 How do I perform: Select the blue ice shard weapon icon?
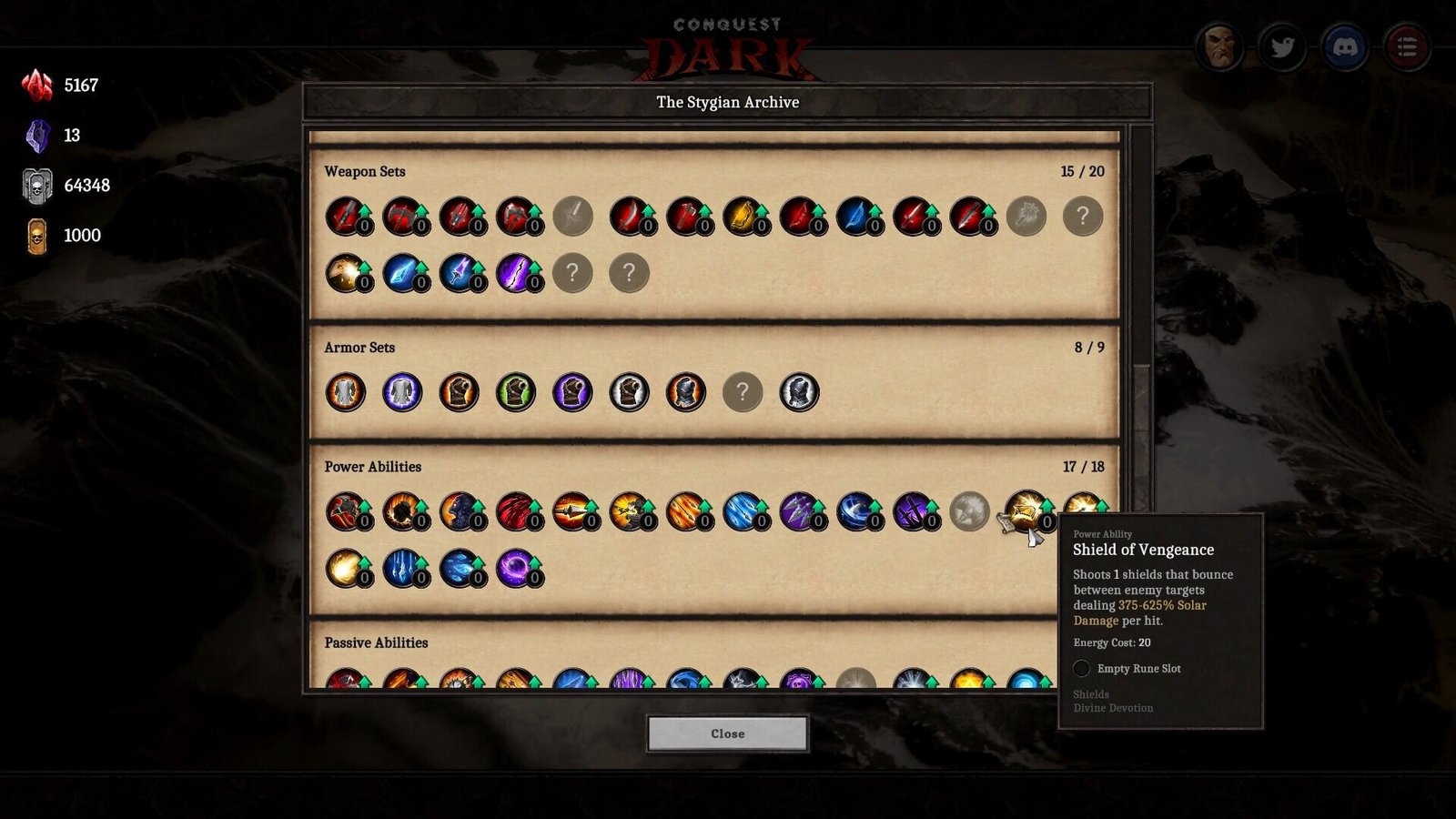[x=403, y=273]
